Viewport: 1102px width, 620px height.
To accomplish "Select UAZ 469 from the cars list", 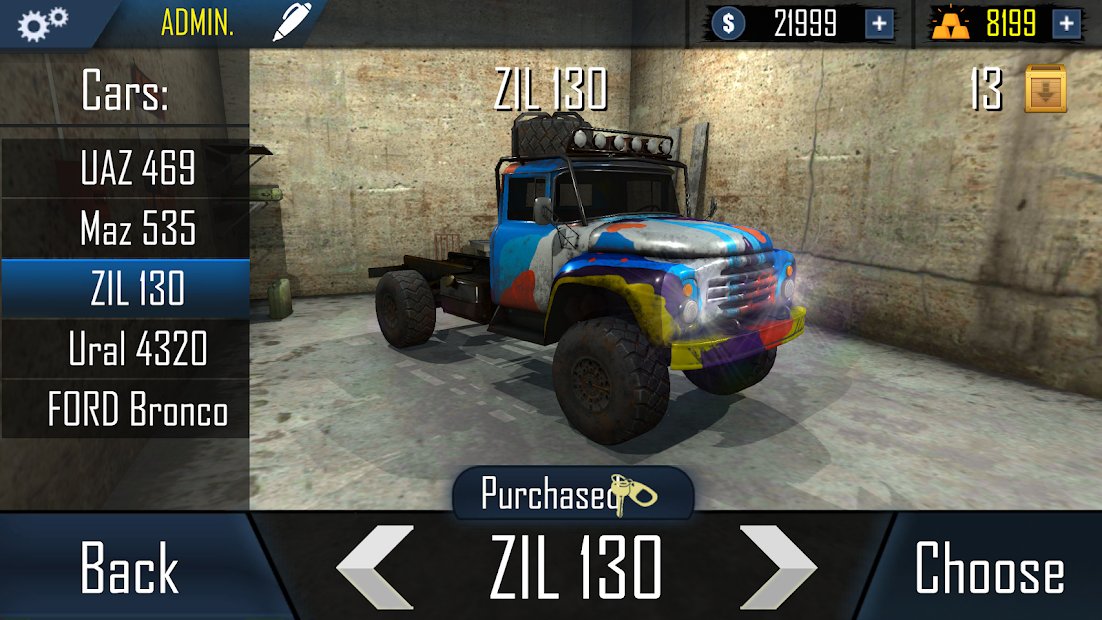I will (125, 169).
